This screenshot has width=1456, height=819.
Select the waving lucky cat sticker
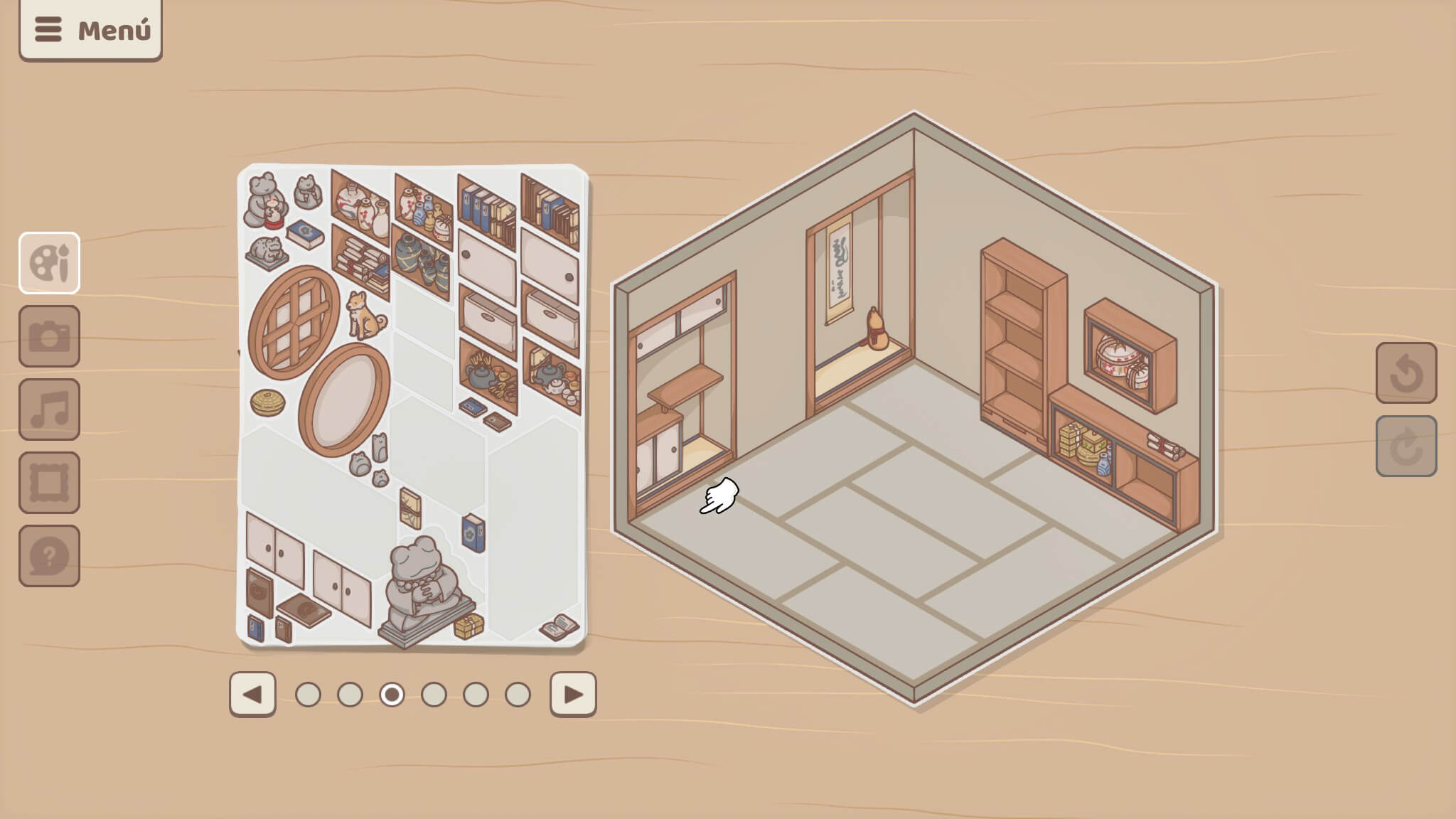tap(307, 192)
